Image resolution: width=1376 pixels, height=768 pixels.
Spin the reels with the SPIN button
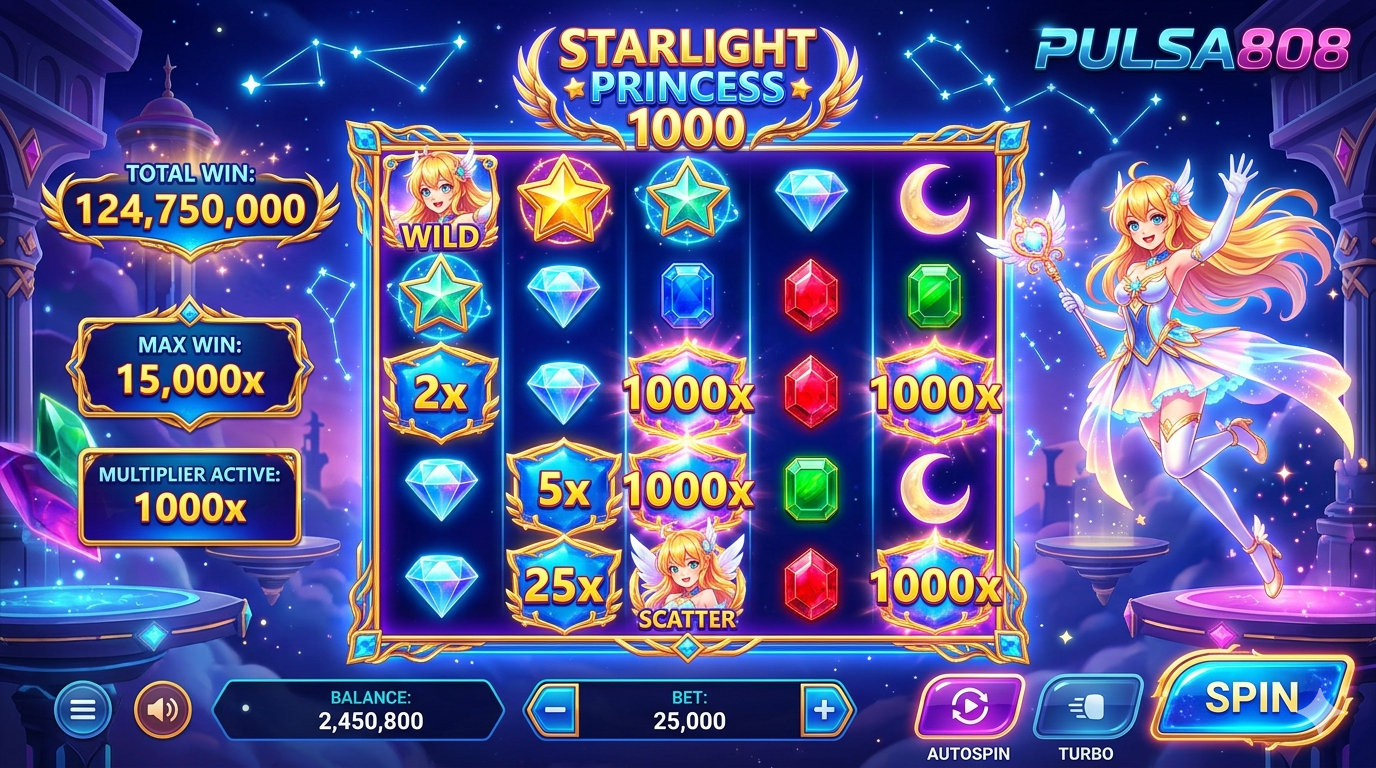(x=1251, y=698)
